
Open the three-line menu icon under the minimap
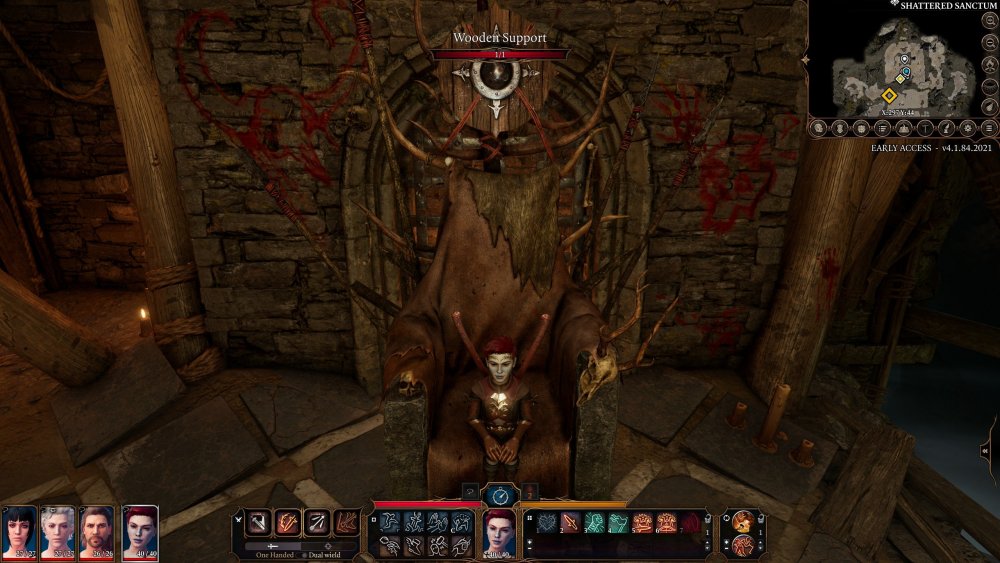point(988,128)
